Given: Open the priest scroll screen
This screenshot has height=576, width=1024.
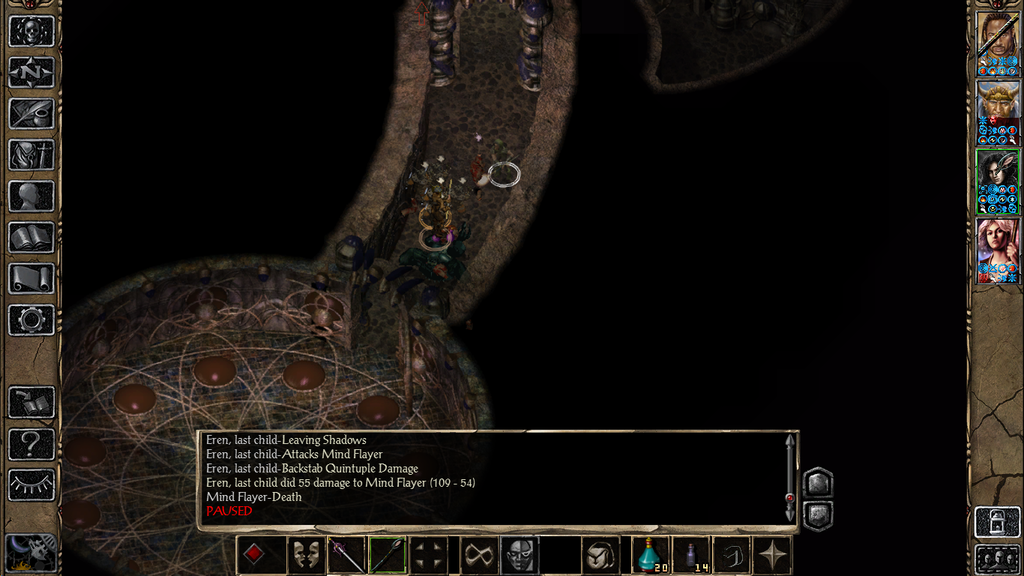Looking at the screenshot, I should click(x=31, y=278).
